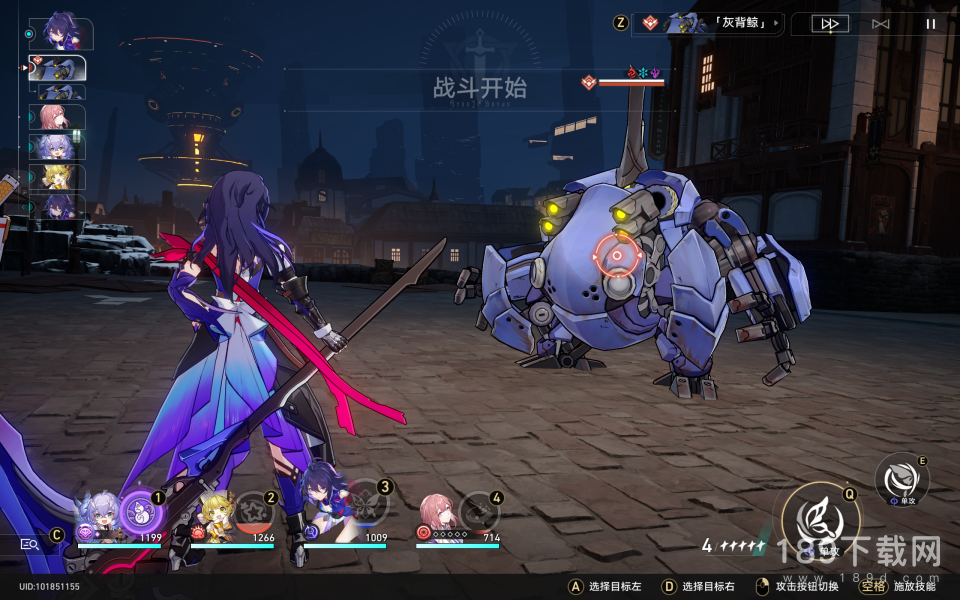Select Seele's portrait atop the turn order
Viewport: 960px width, 600px height.
coord(60,34)
